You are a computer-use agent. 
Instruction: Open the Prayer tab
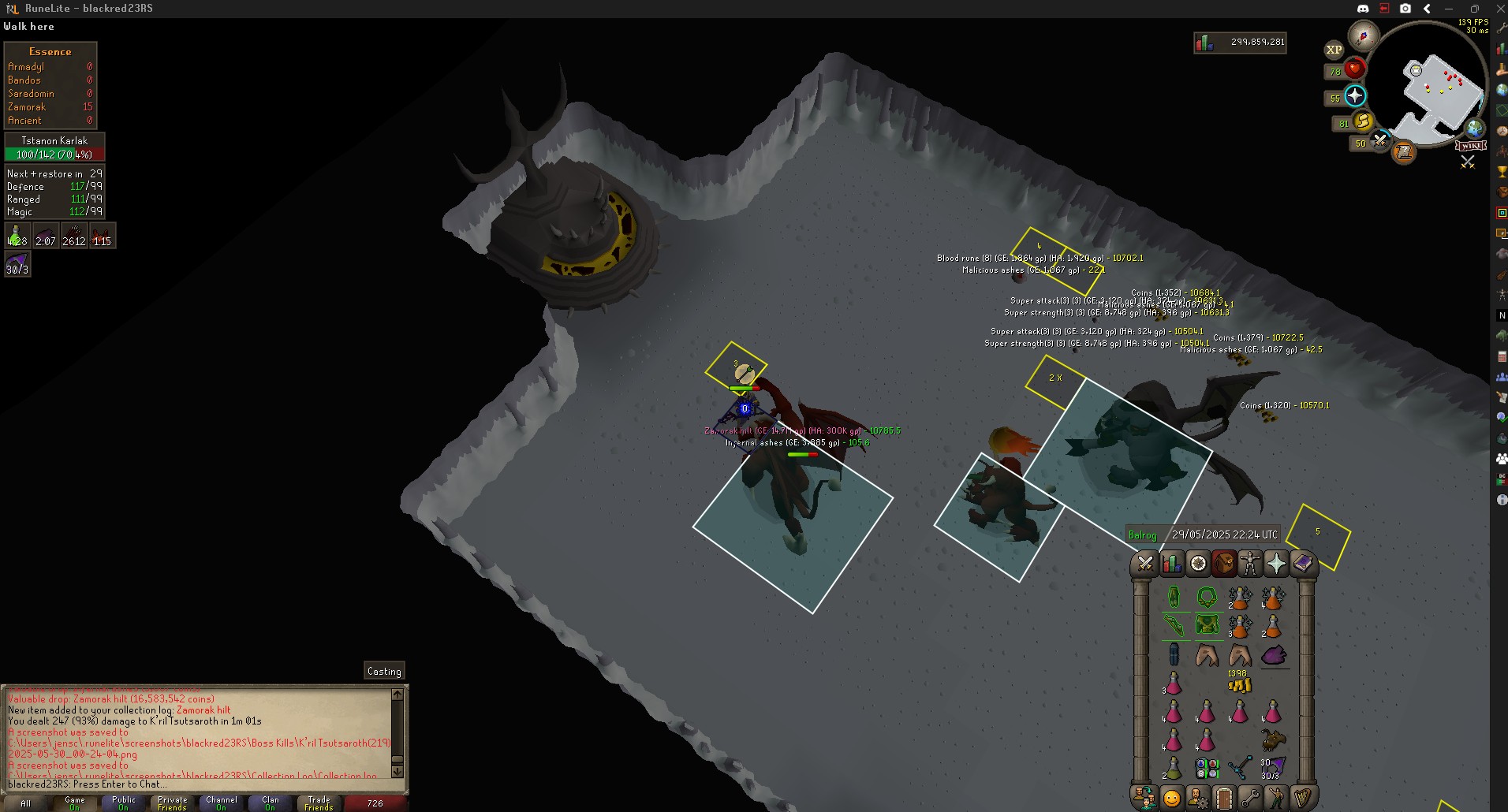click(1276, 564)
